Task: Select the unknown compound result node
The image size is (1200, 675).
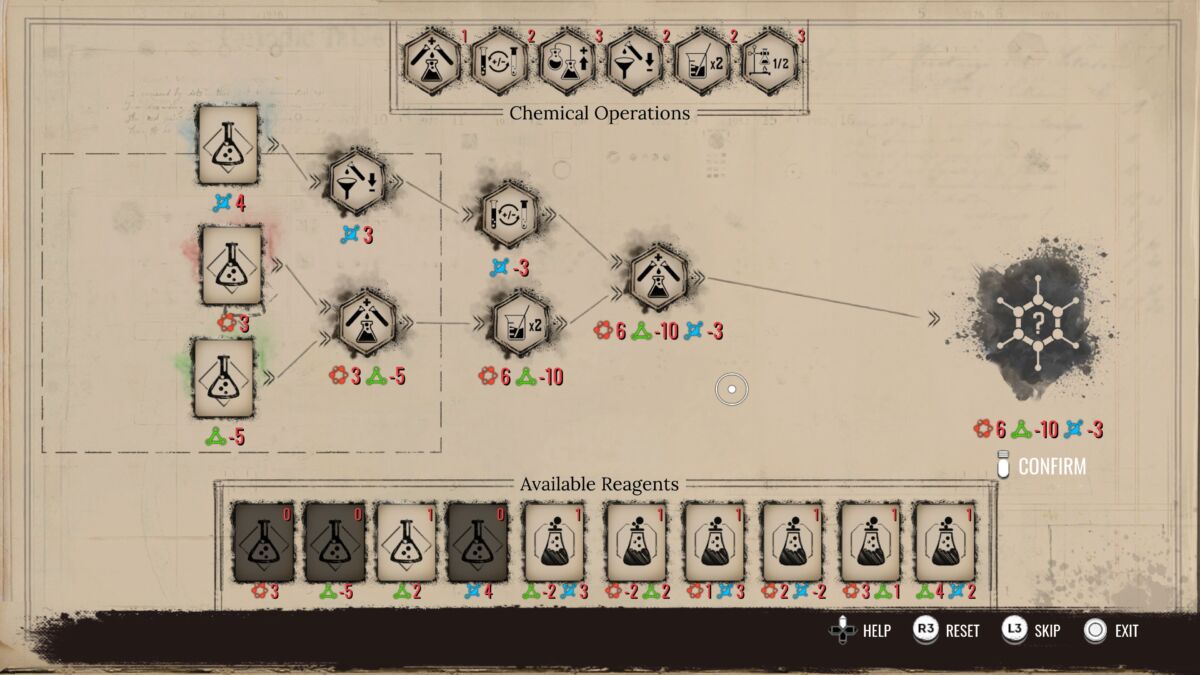Action: pyautogui.click(x=1039, y=320)
